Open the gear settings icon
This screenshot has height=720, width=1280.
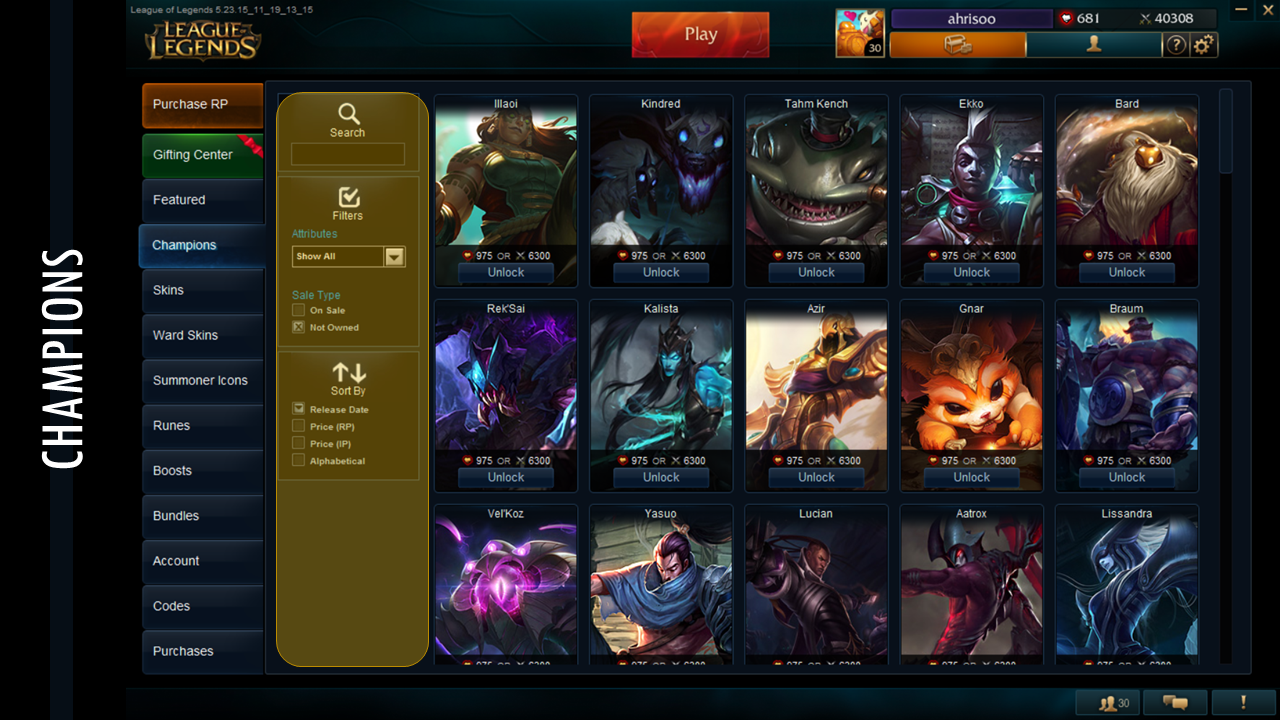(x=1204, y=45)
